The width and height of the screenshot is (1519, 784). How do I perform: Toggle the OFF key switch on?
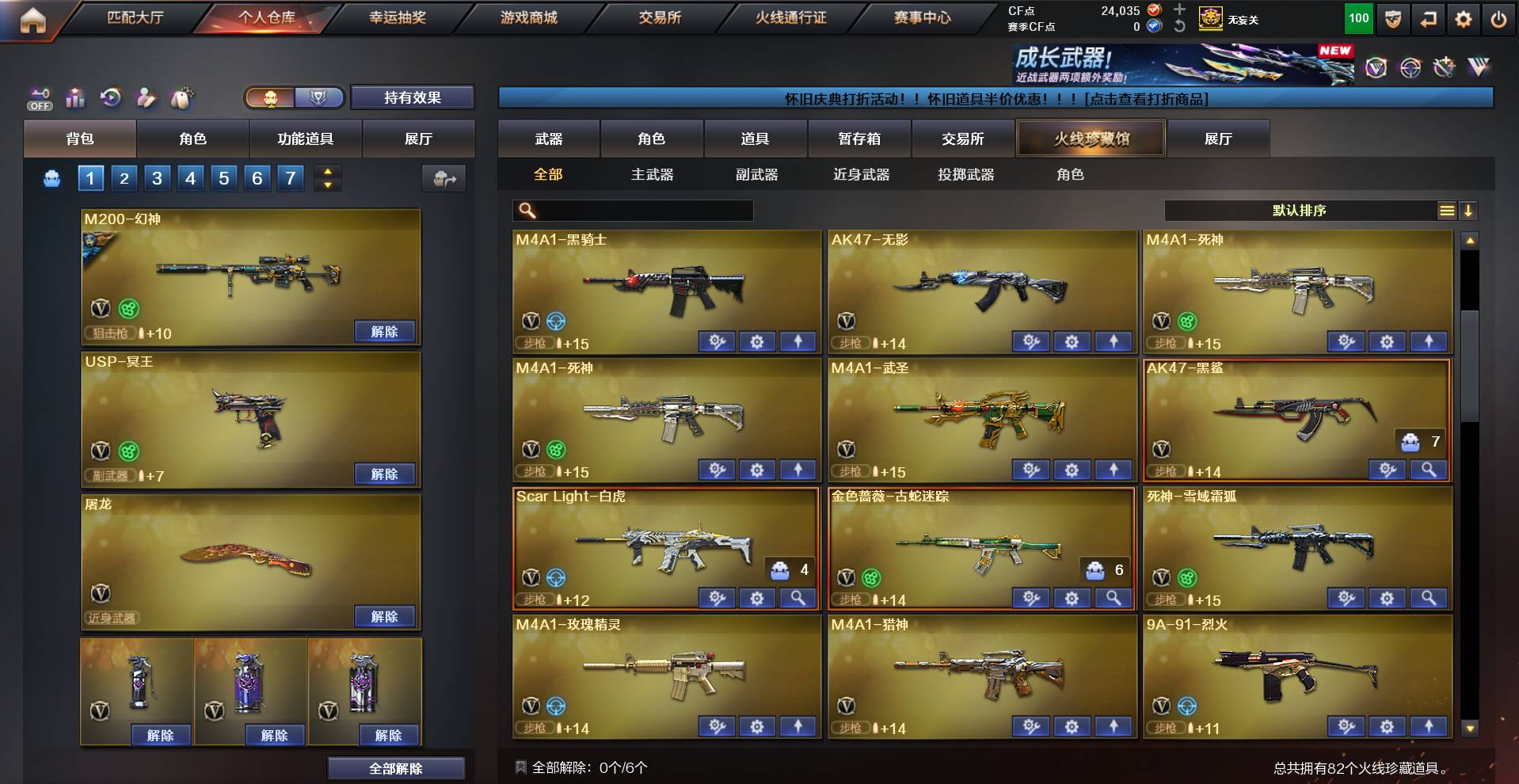(39, 105)
